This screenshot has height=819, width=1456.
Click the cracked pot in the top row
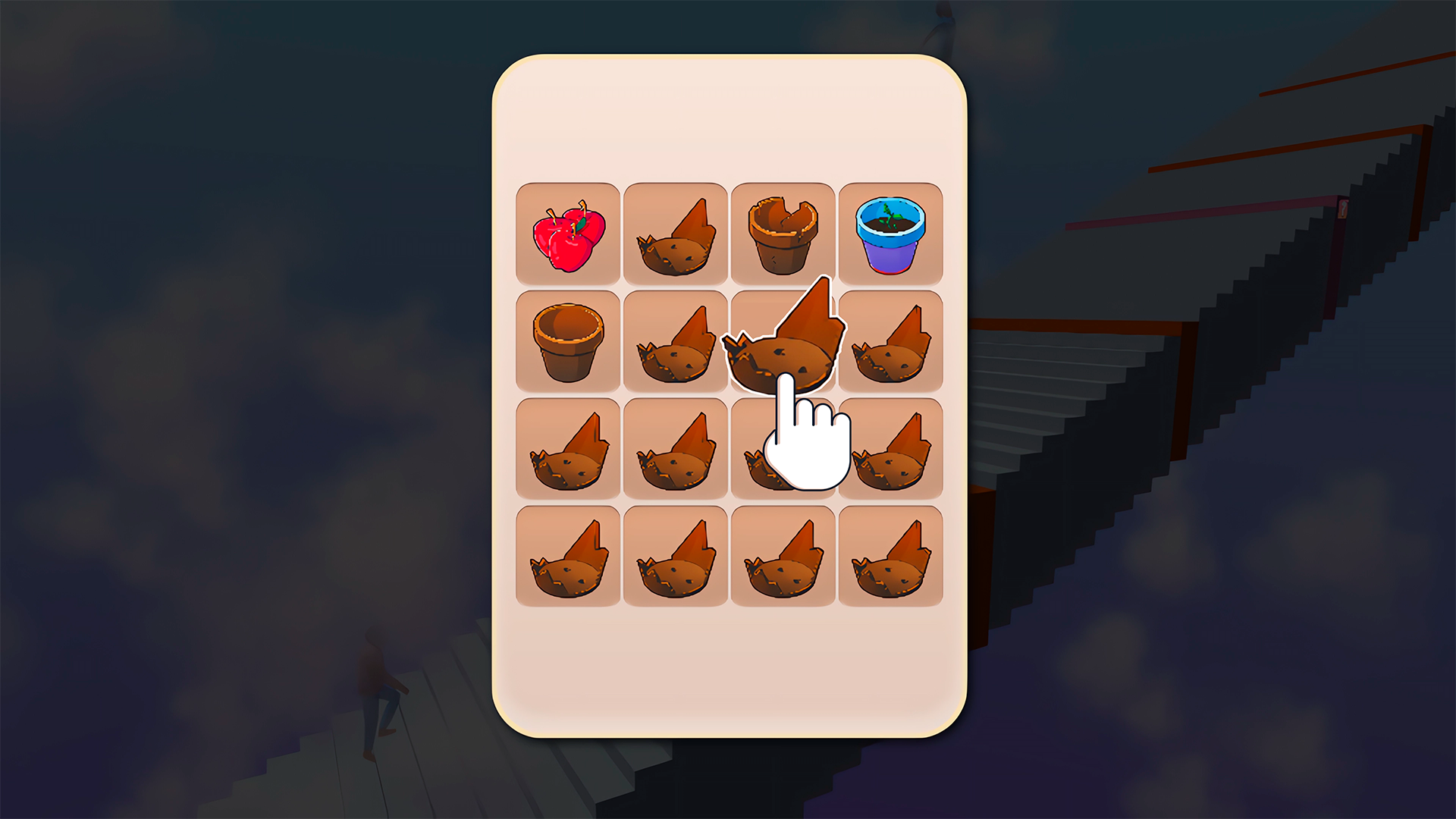point(783,231)
